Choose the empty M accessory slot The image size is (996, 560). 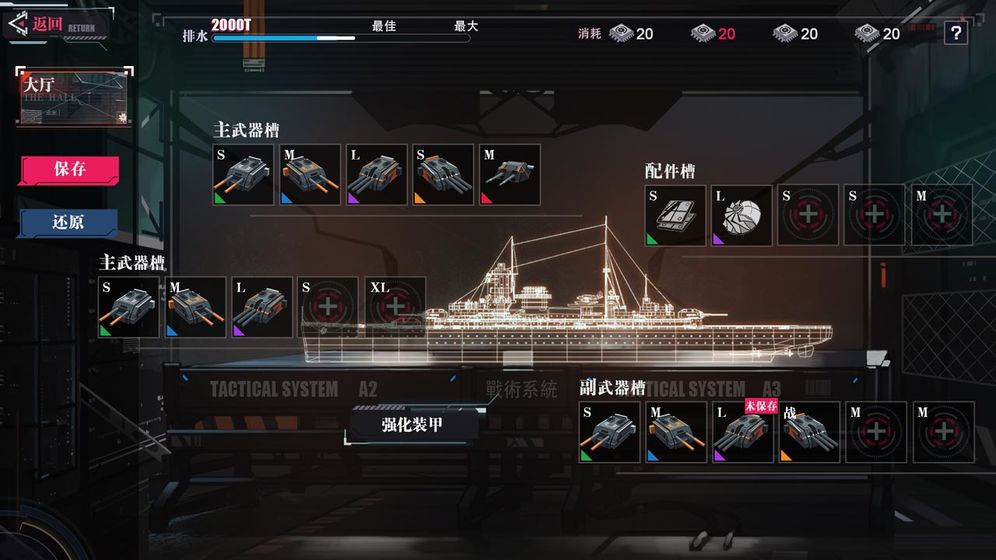pos(941,215)
